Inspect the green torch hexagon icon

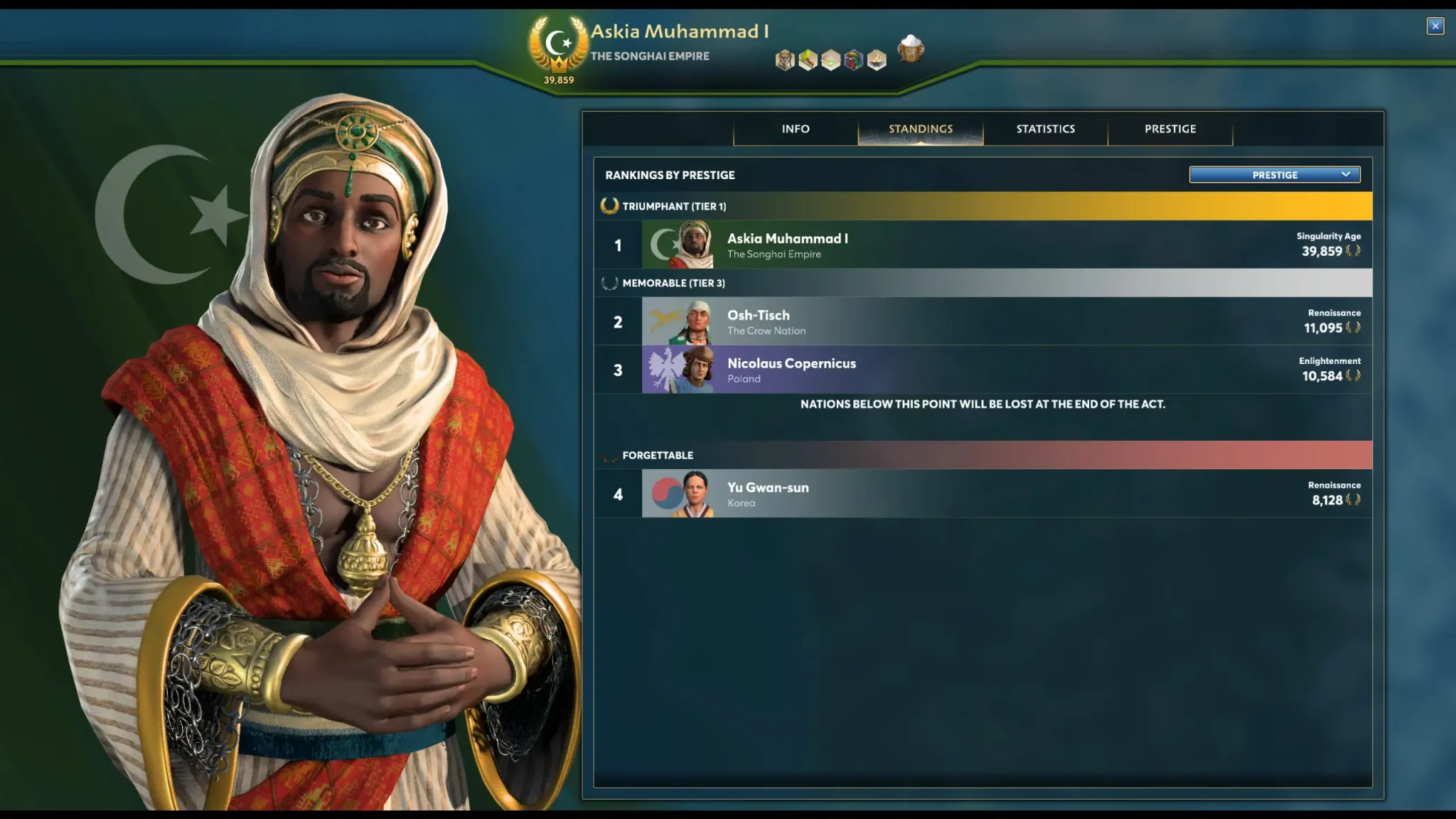tap(808, 60)
